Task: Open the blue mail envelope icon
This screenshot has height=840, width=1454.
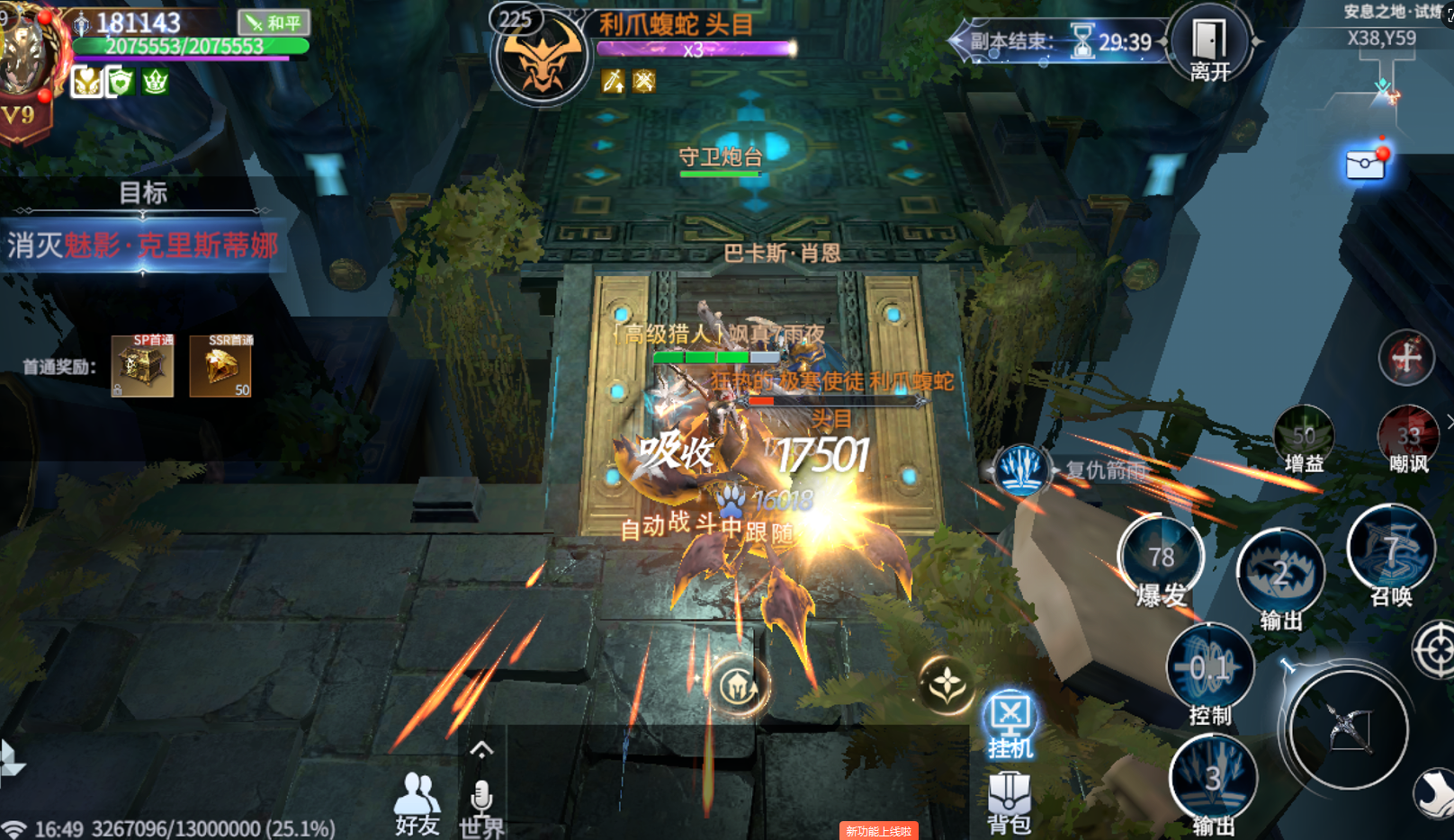Action: [x=1365, y=165]
